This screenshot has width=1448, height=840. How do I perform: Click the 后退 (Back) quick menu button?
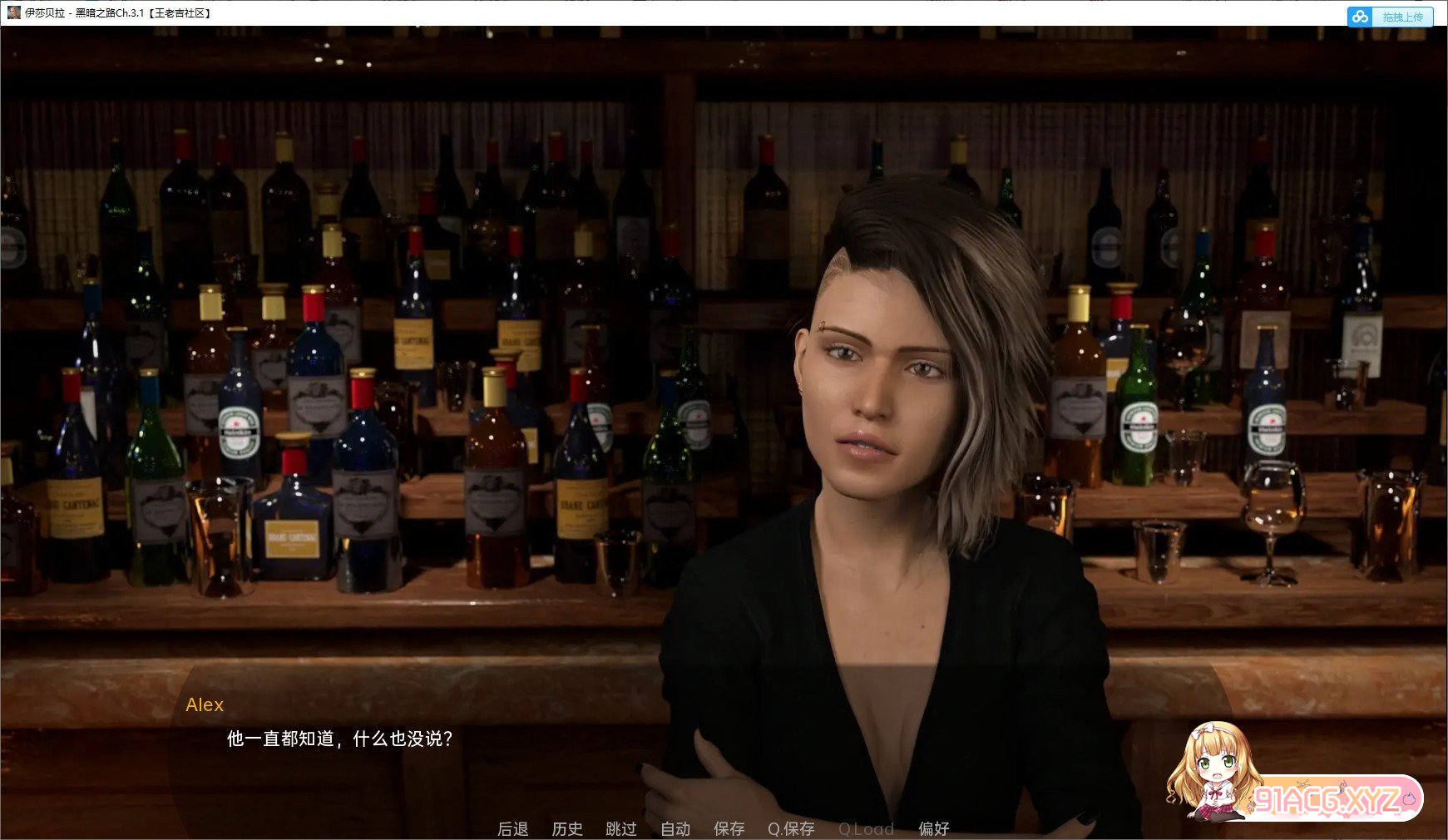pos(512,828)
